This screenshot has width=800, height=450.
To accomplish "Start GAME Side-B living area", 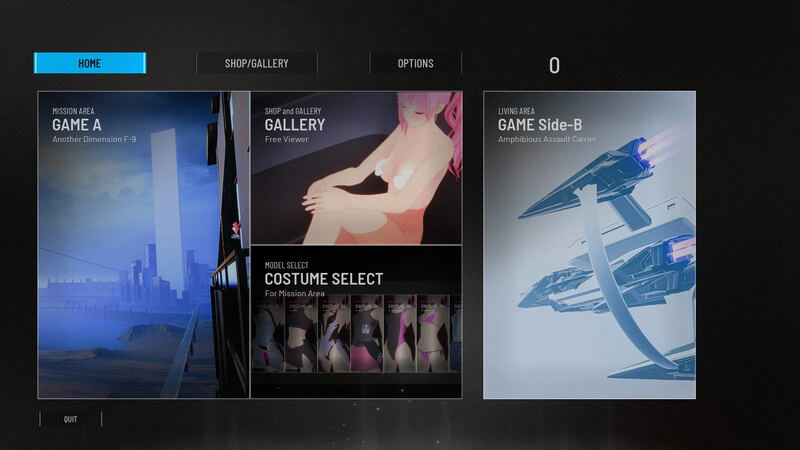I will pyautogui.click(x=589, y=245).
